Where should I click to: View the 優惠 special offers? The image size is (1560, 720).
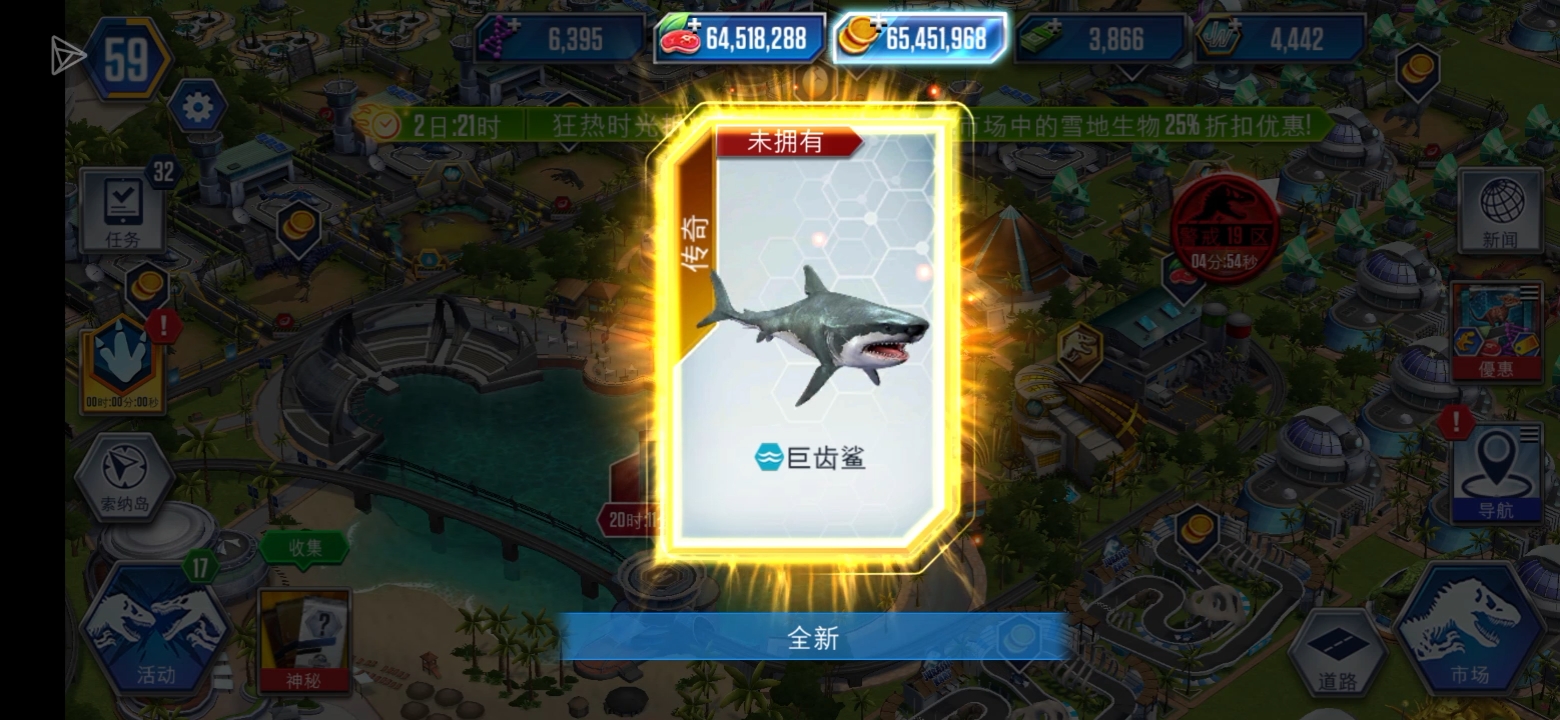click(x=1494, y=330)
